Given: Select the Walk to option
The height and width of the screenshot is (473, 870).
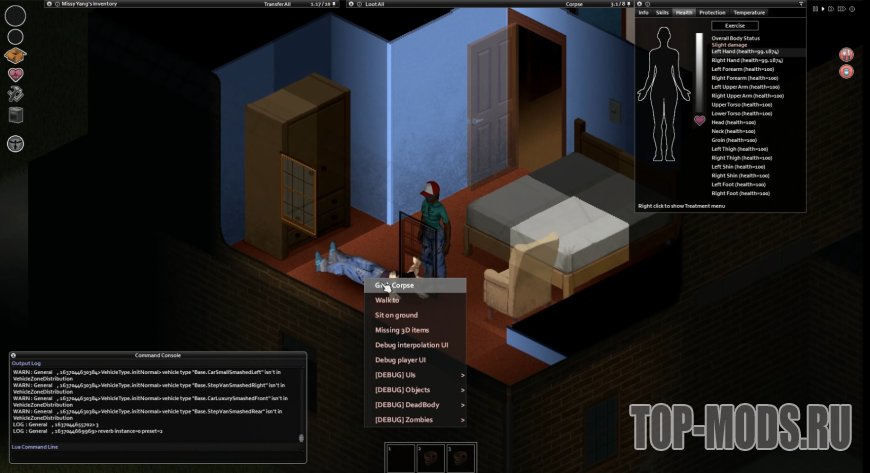Looking at the screenshot, I should pyautogui.click(x=387, y=300).
